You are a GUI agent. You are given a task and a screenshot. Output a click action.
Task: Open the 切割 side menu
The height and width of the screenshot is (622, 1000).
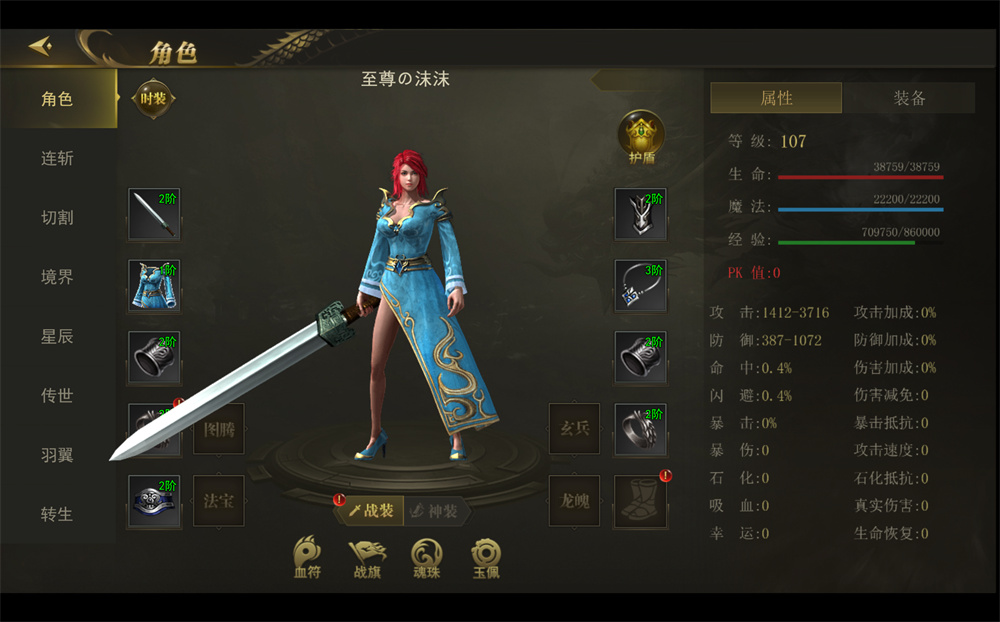(x=57, y=218)
